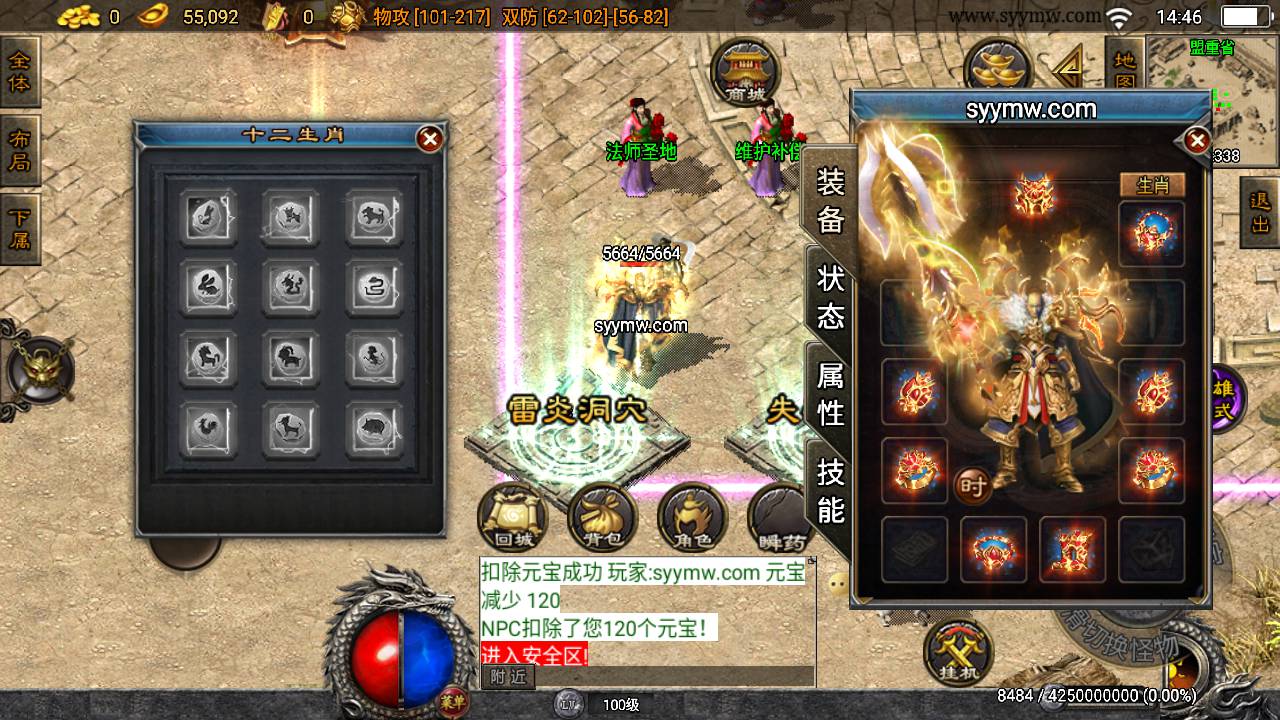Open the 属性 attributes tab

(x=831, y=393)
